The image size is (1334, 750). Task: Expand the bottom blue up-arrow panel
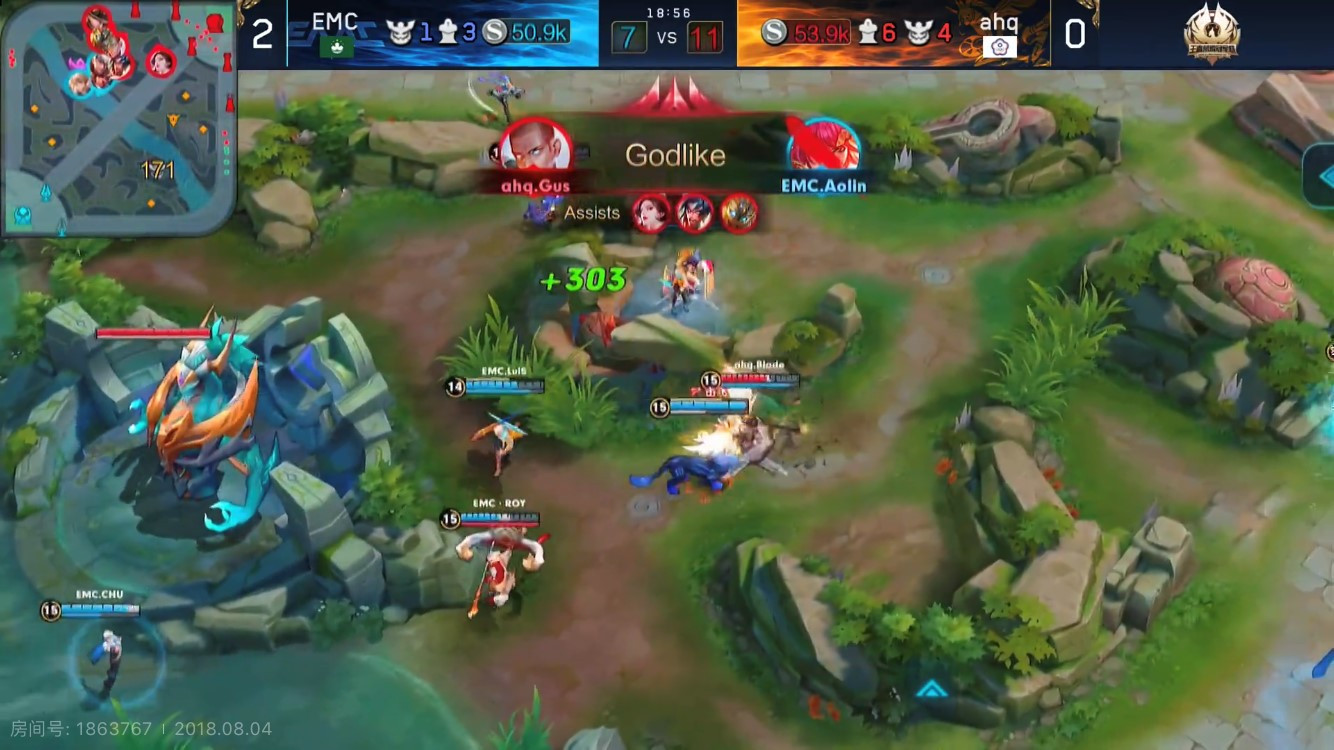[x=932, y=688]
